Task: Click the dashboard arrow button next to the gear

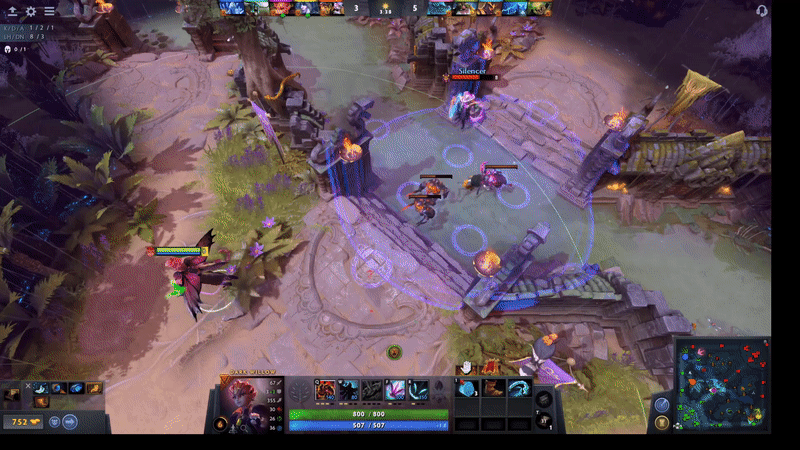Action: 11,11
